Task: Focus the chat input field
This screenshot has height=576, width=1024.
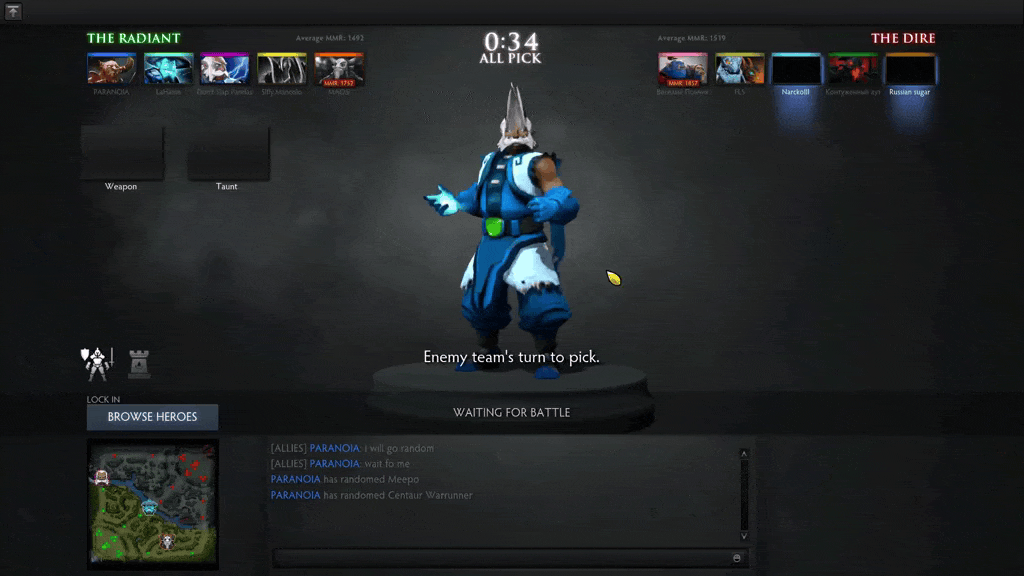Action: pos(500,558)
